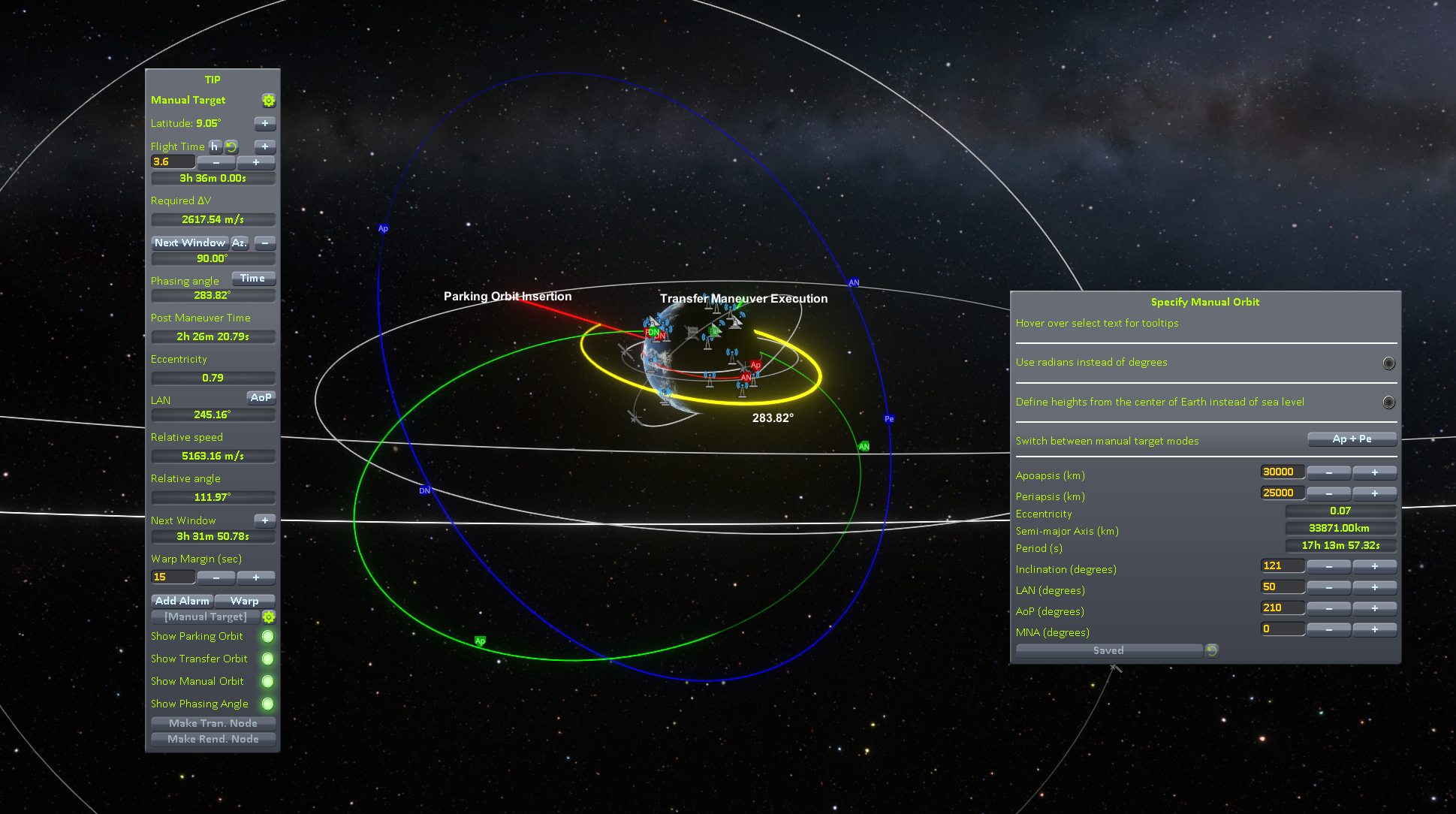Screen dimensions: 1456x814
Task: Switch manual target mode via Ap + Pe
Action: pos(1352,439)
